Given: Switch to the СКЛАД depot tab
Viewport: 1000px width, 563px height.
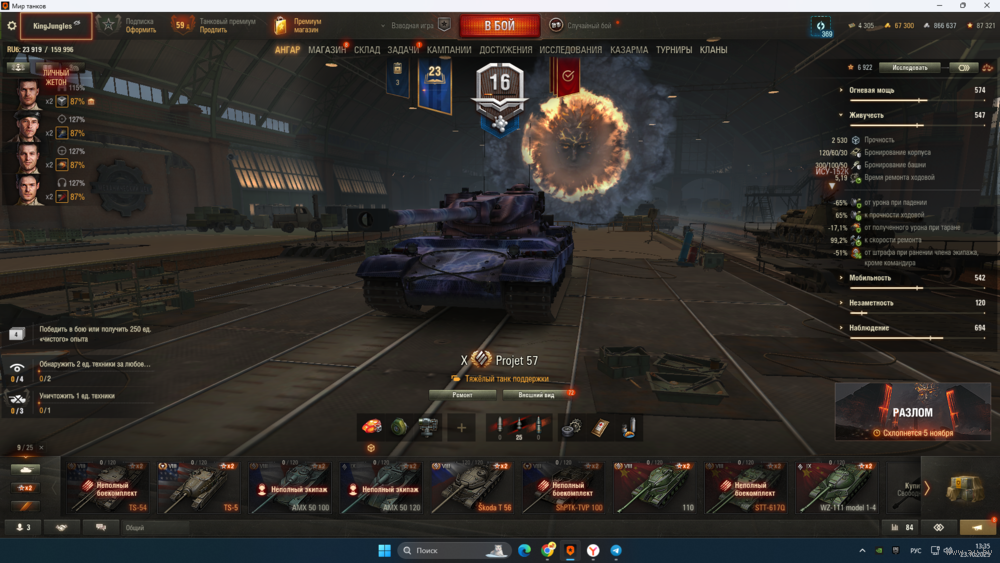Looking at the screenshot, I should click(367, 50).
